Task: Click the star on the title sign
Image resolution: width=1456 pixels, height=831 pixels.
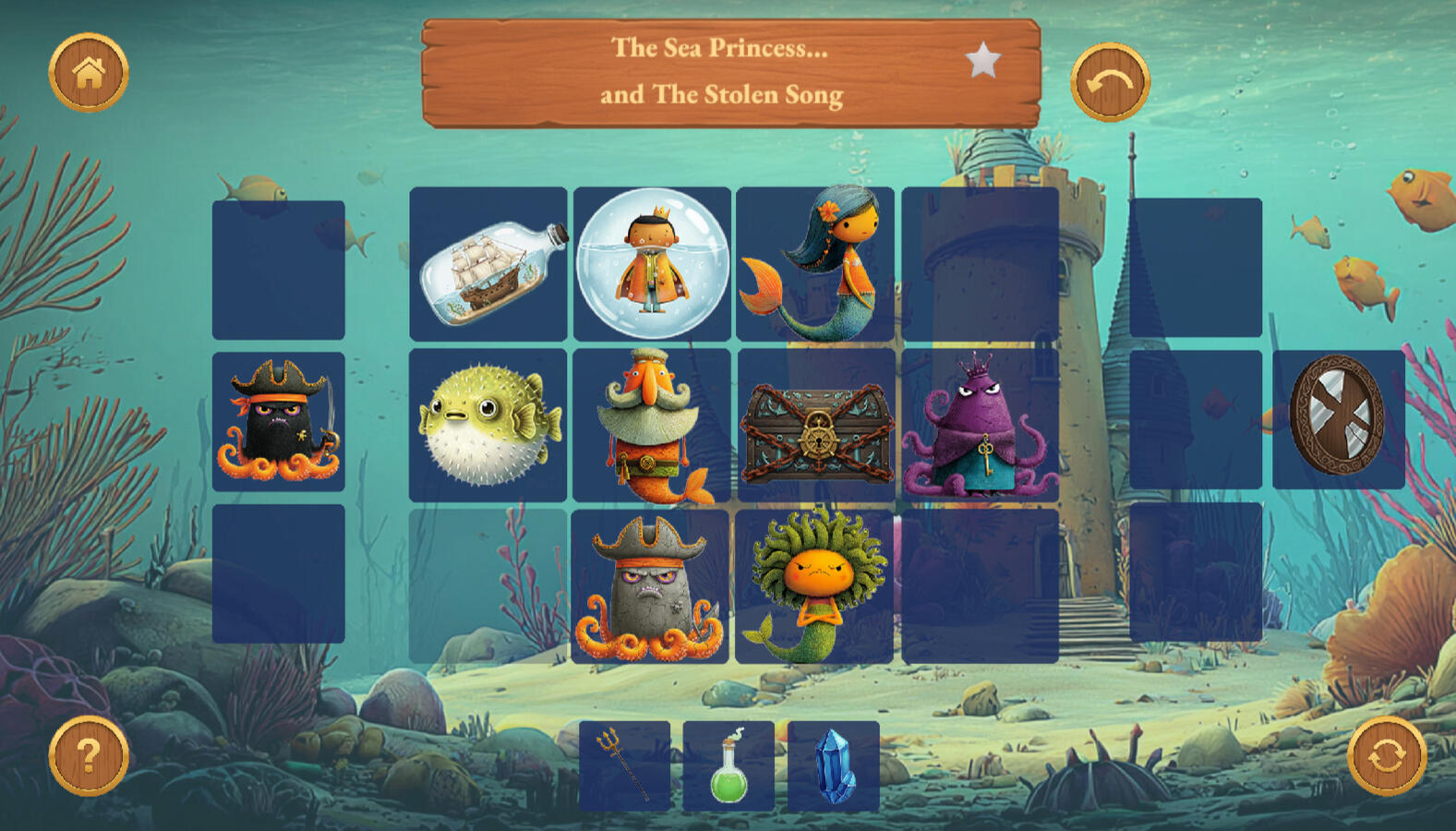Action: (x=982, y=61)
